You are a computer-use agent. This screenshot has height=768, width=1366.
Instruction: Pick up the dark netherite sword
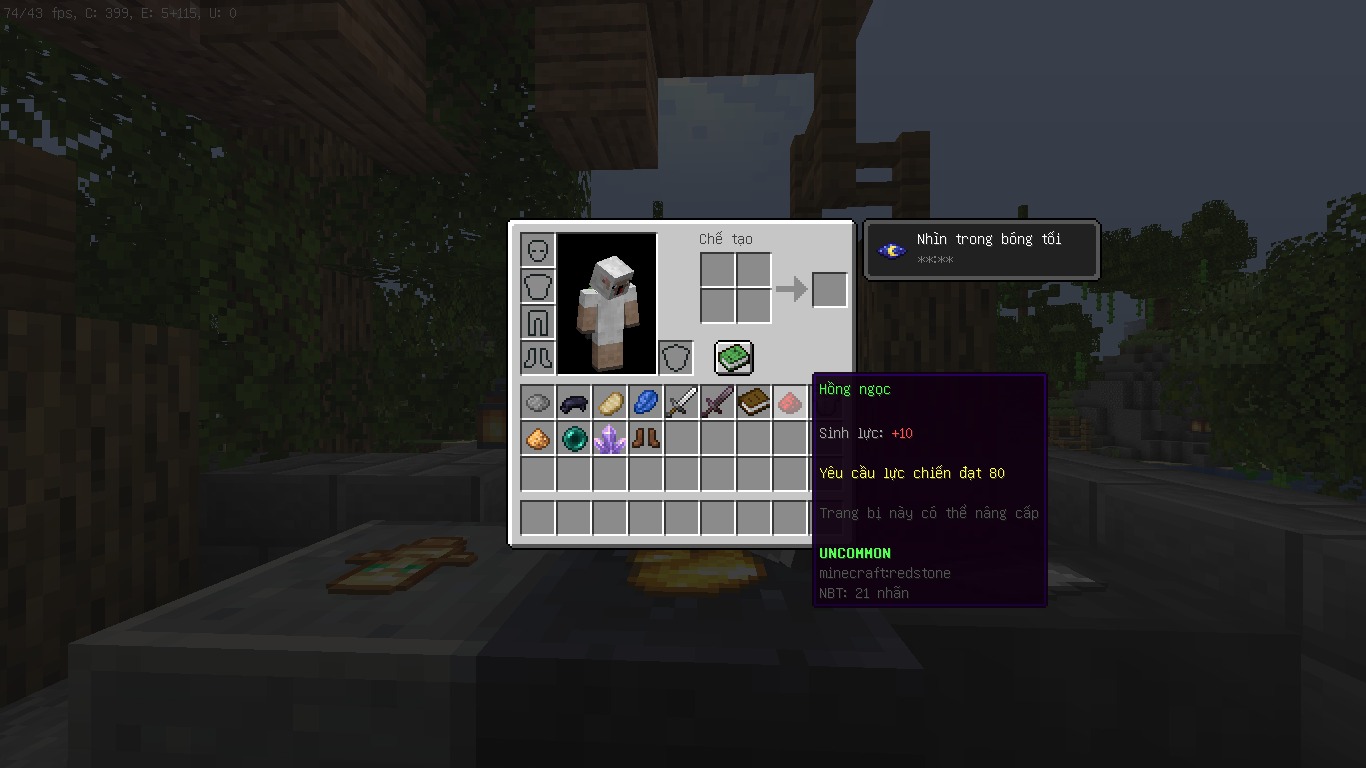[718, 403]
